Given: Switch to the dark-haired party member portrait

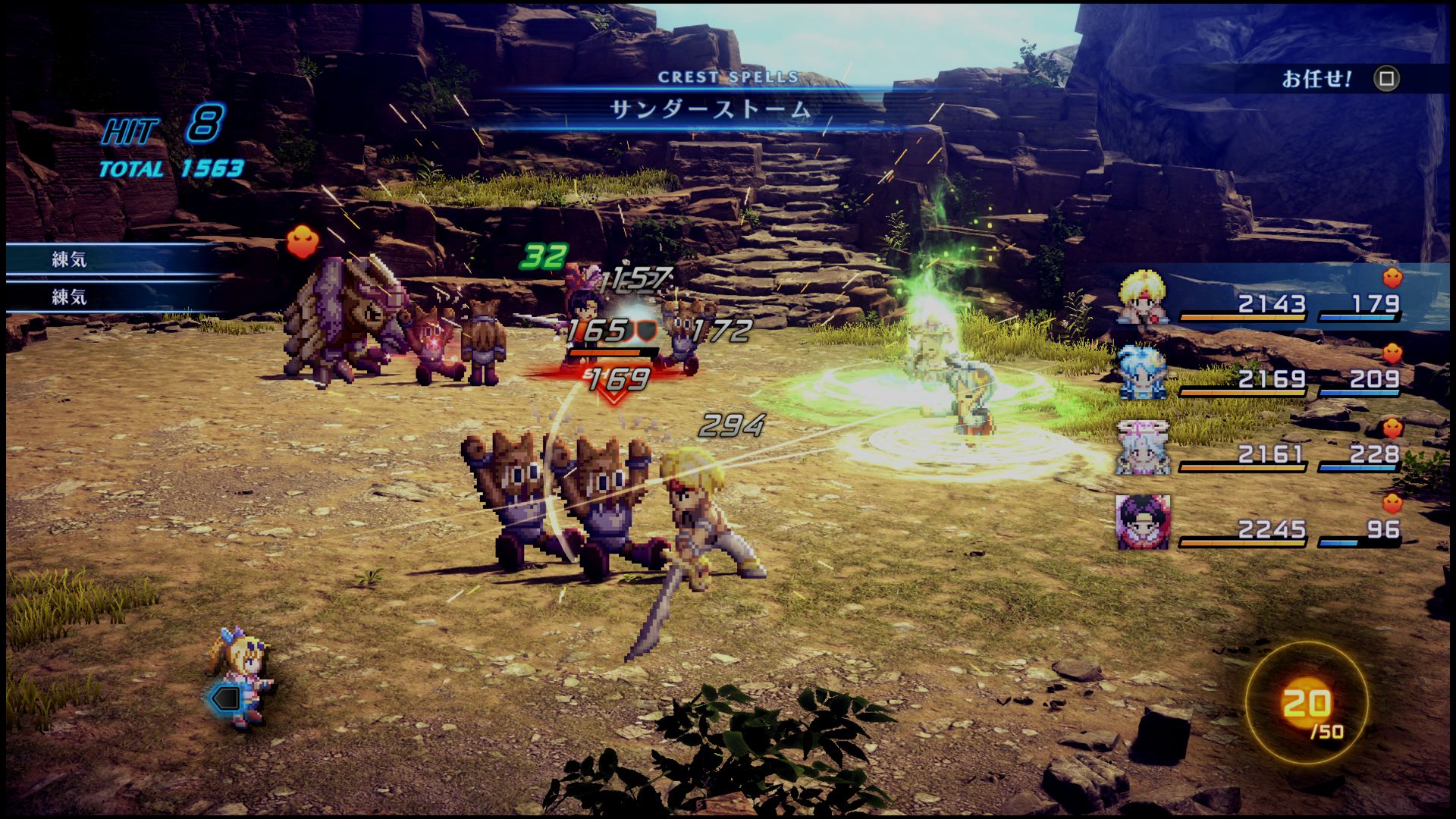Looking at the screenshot, I should point(1143,522).
